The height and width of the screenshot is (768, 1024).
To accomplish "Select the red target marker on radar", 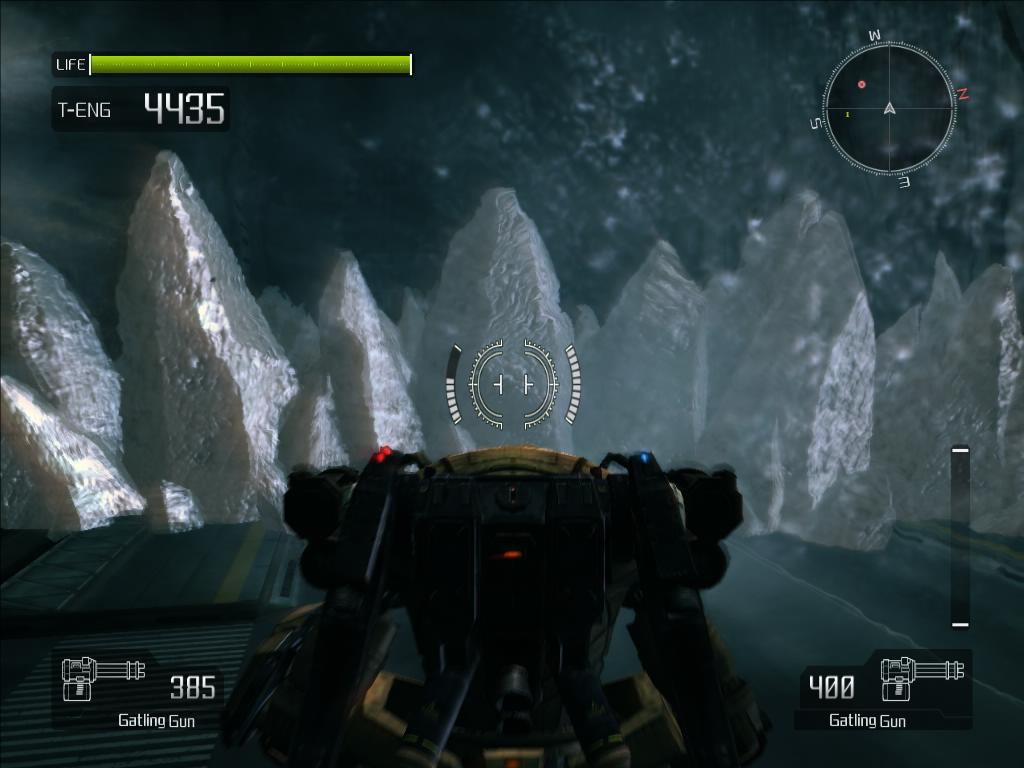I will (x=861, y=85).
